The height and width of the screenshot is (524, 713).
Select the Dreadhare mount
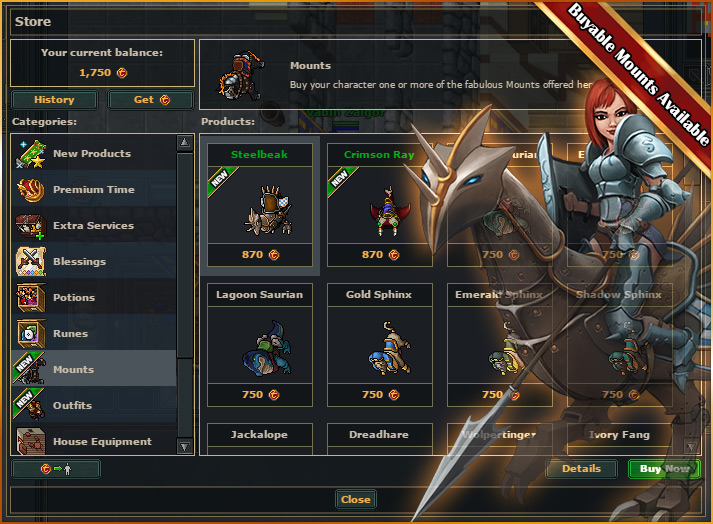[379, 436]
